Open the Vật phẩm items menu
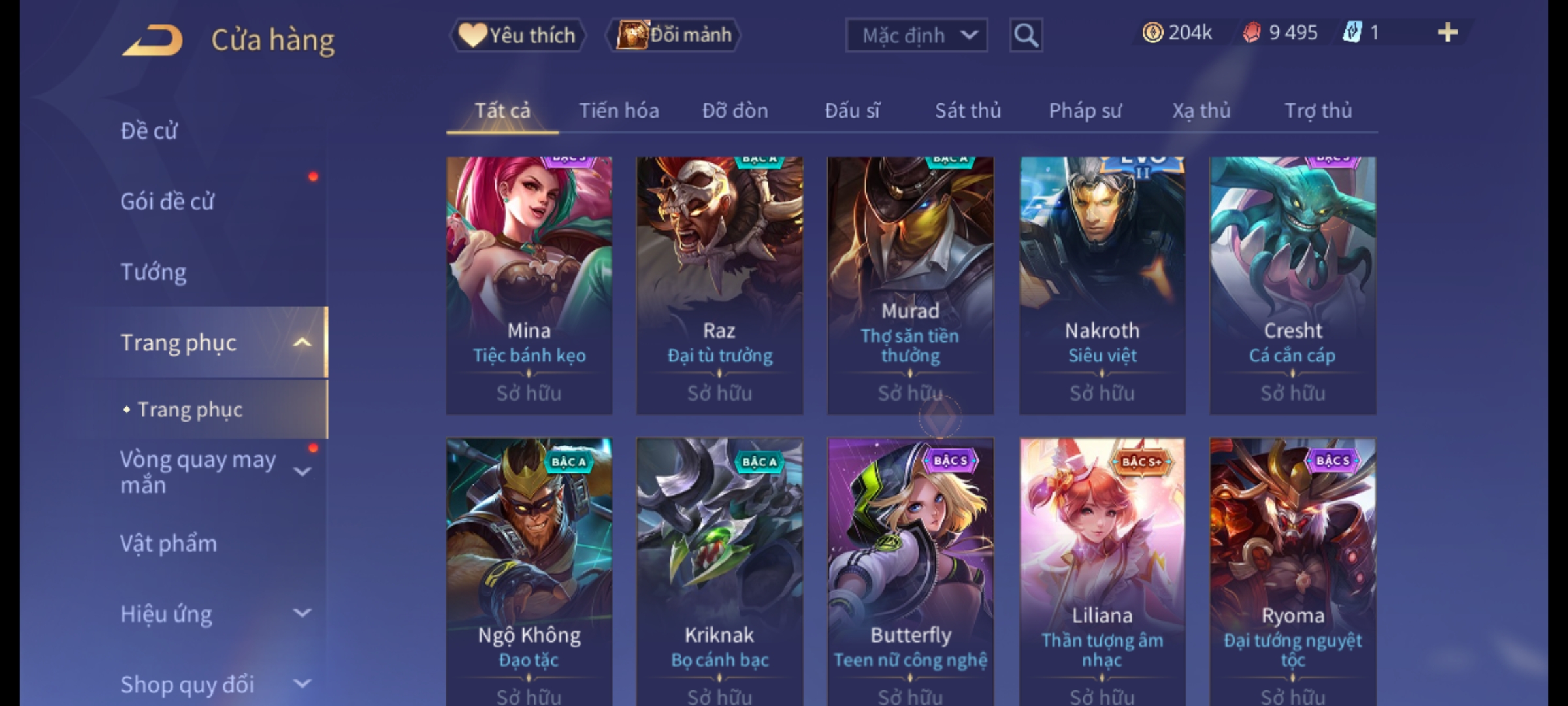 tap(169, 544)
